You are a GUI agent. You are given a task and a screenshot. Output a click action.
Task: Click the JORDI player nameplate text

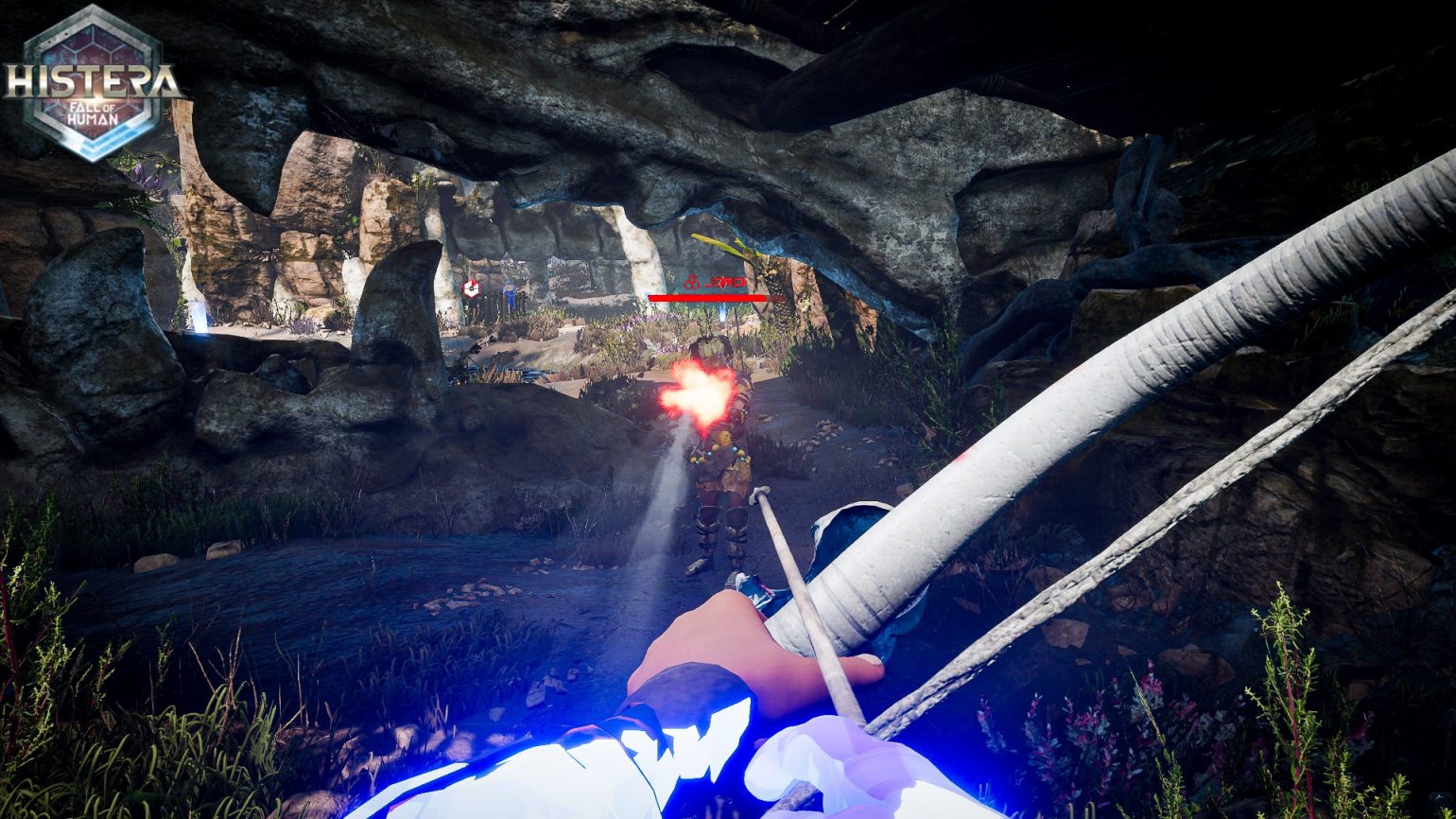726,281
